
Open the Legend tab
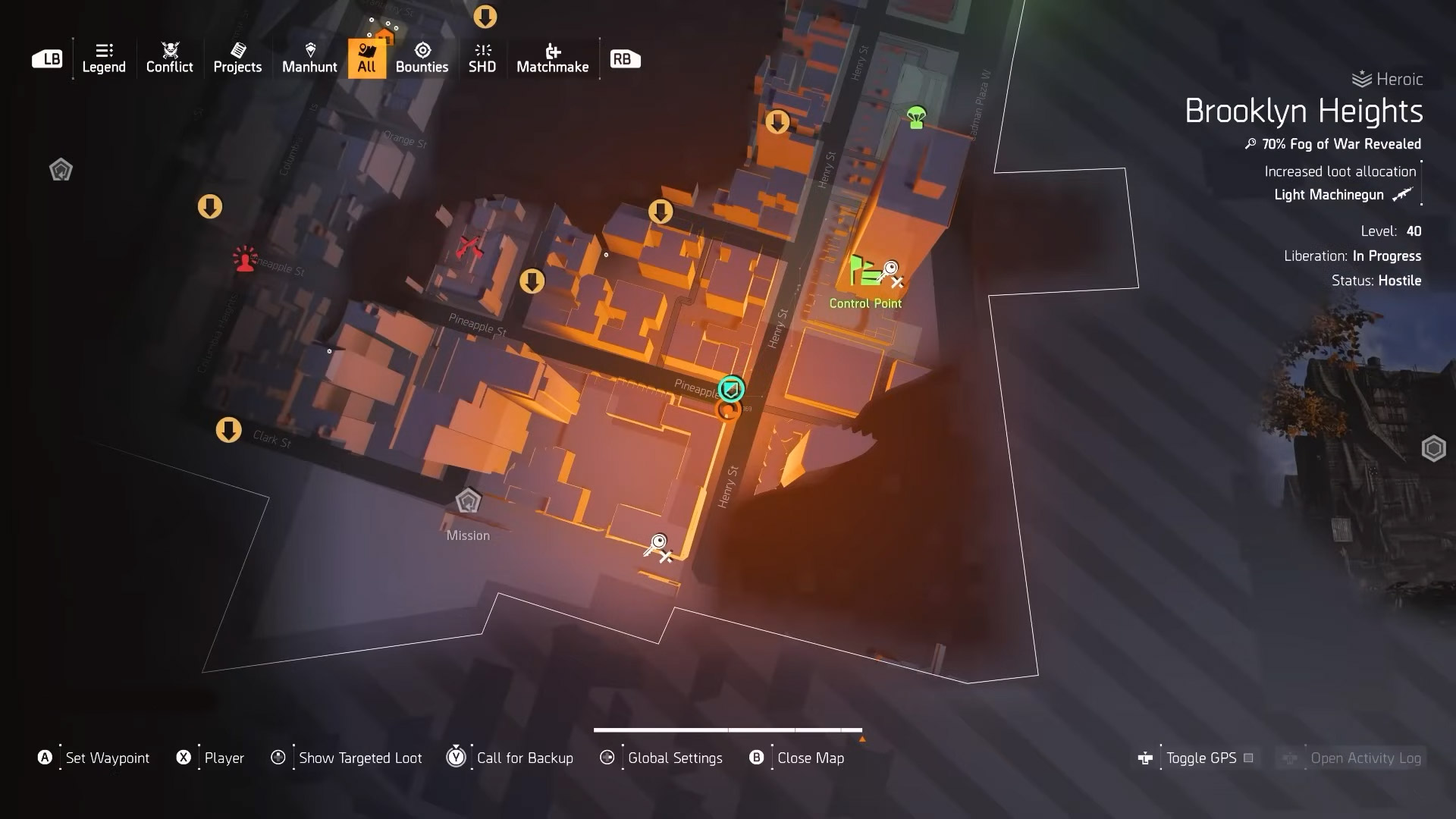[104, 58]
